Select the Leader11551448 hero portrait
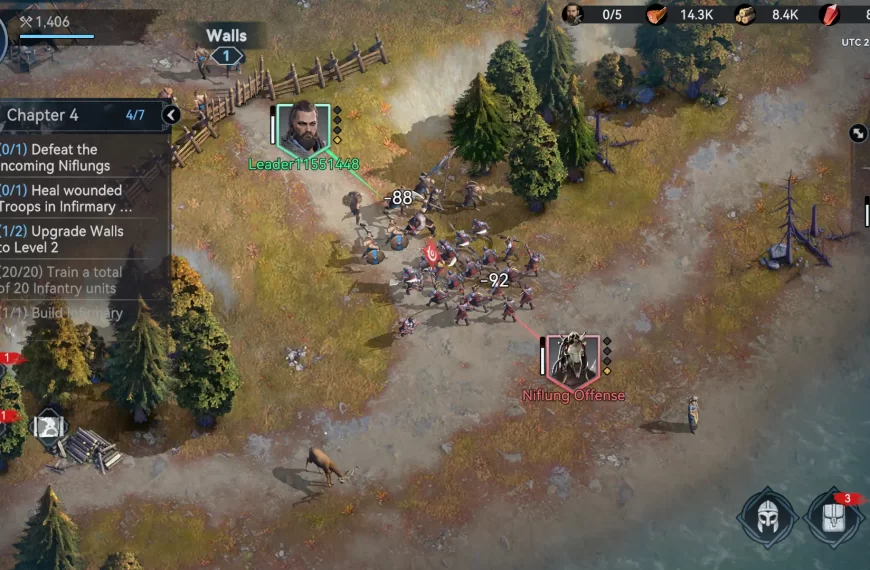 303,127
